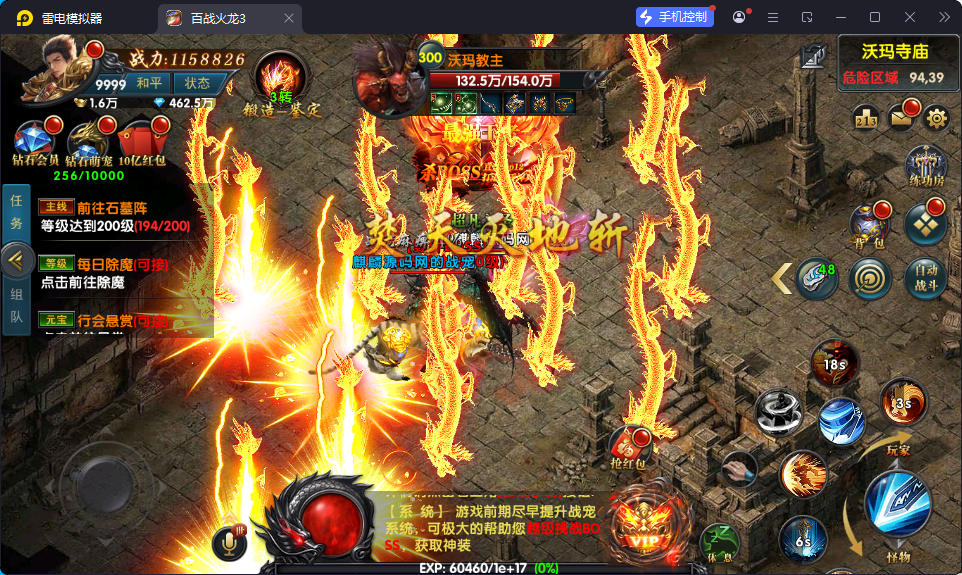Open the 背包 backpack
This screenshot has height=575, width=962.
pyautogui.click(x=869, y=226)
